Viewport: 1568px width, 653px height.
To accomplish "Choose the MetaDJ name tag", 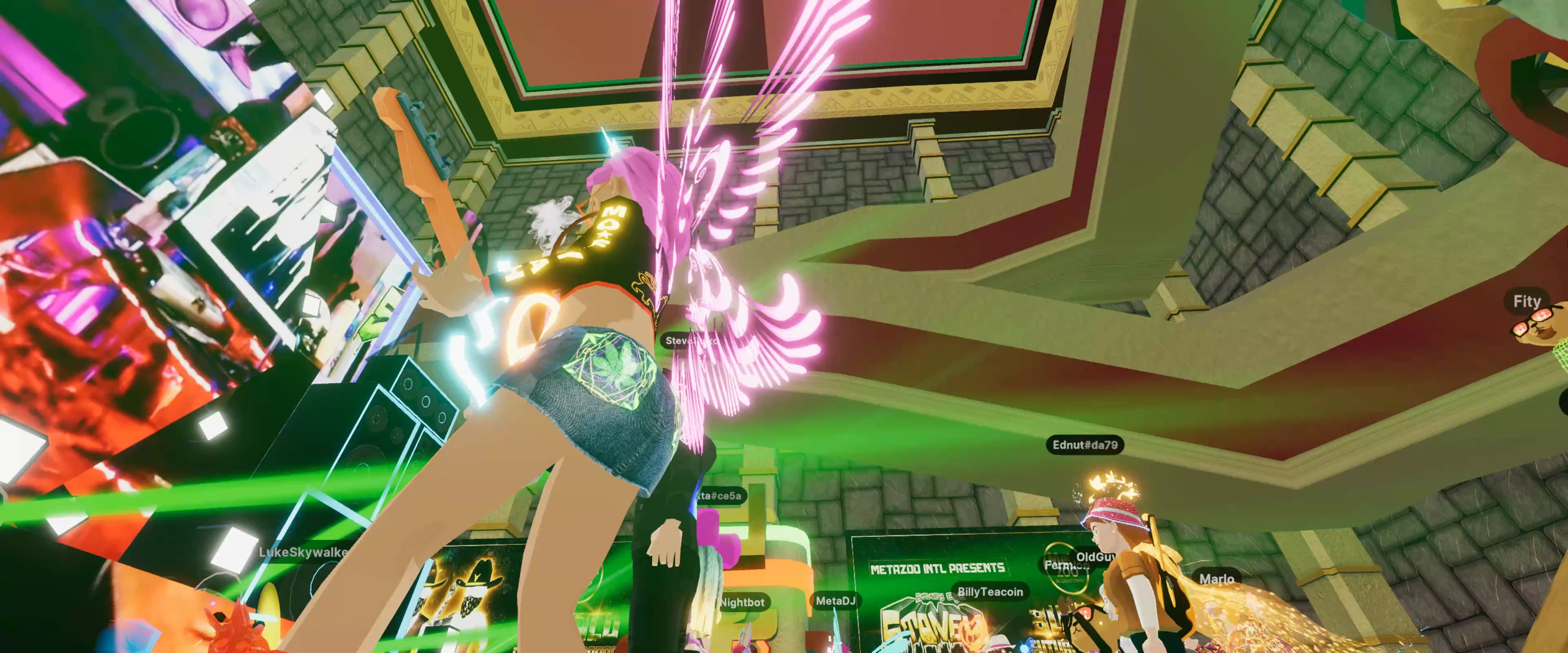I will [x=835, y=601].
